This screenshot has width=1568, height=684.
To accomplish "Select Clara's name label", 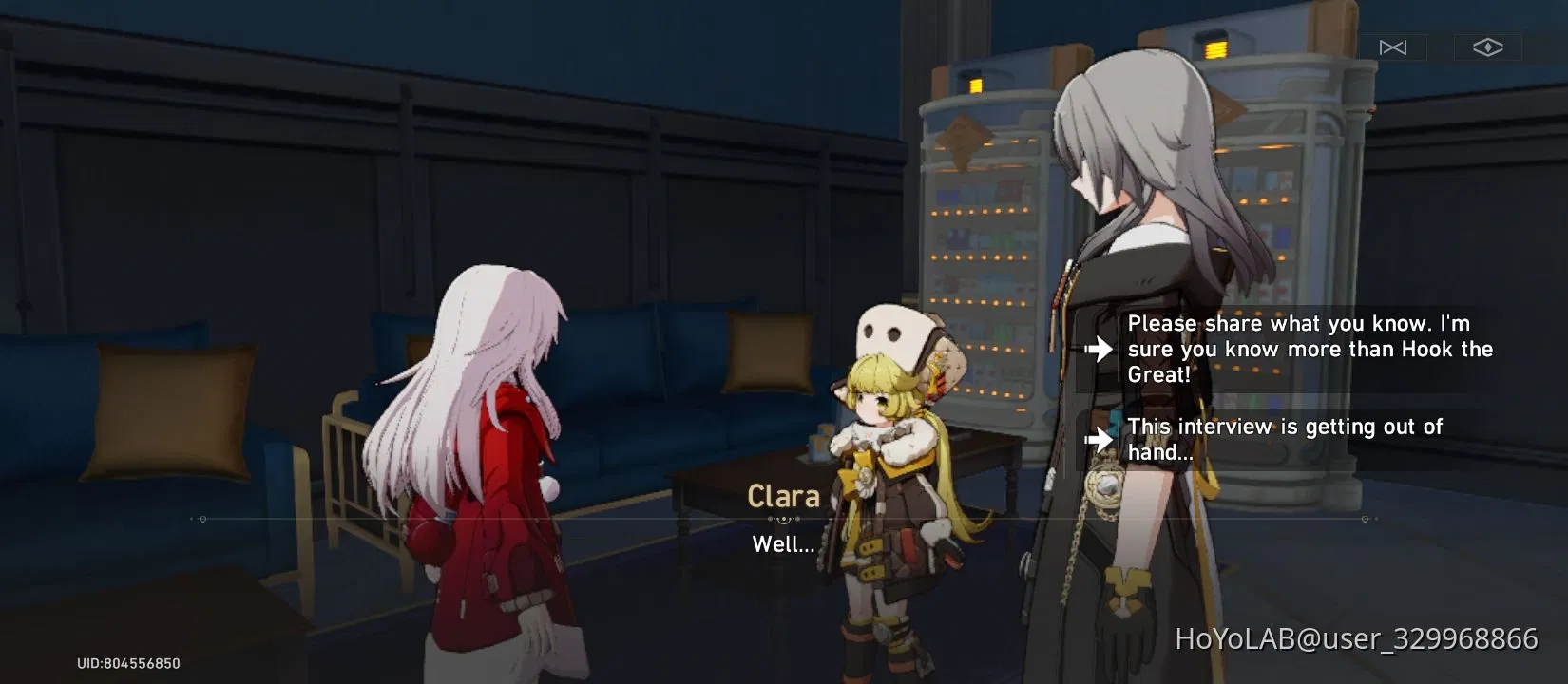I will coord(784,496).
